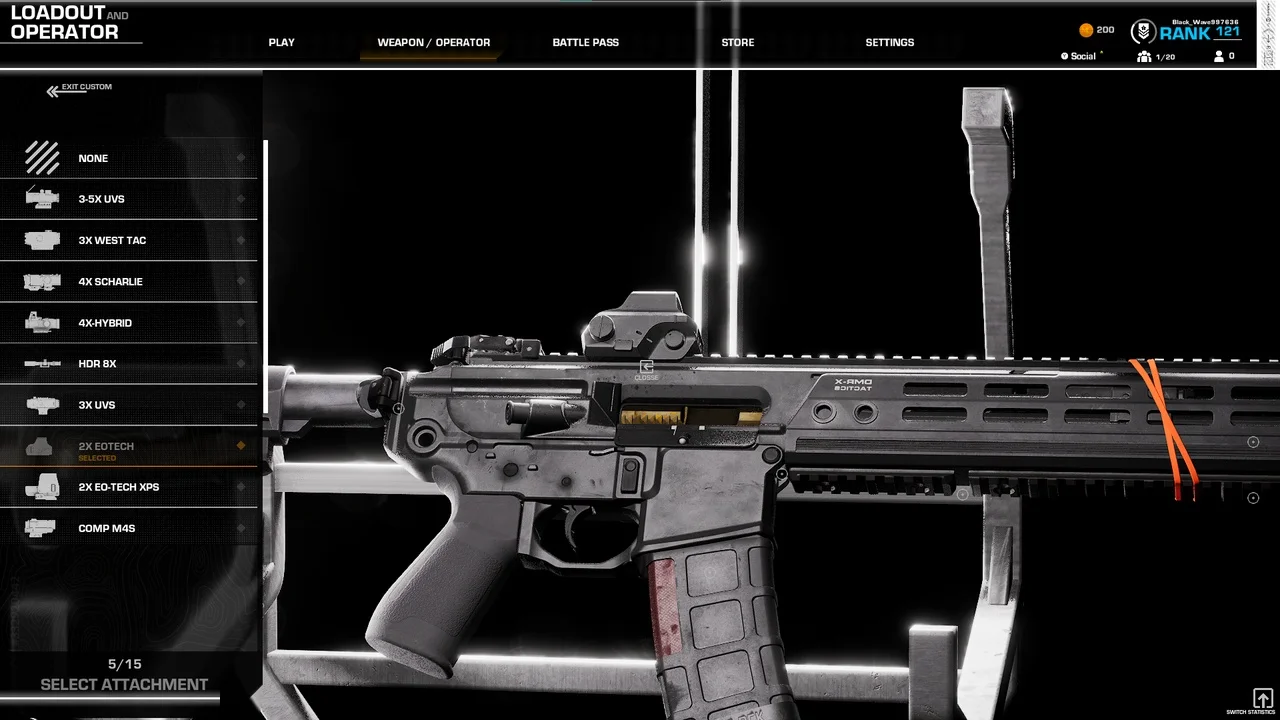This screenshot has height=720, width=1280.
Task: Equip the 4X Scharlie scope
Action: coord(128,282)
